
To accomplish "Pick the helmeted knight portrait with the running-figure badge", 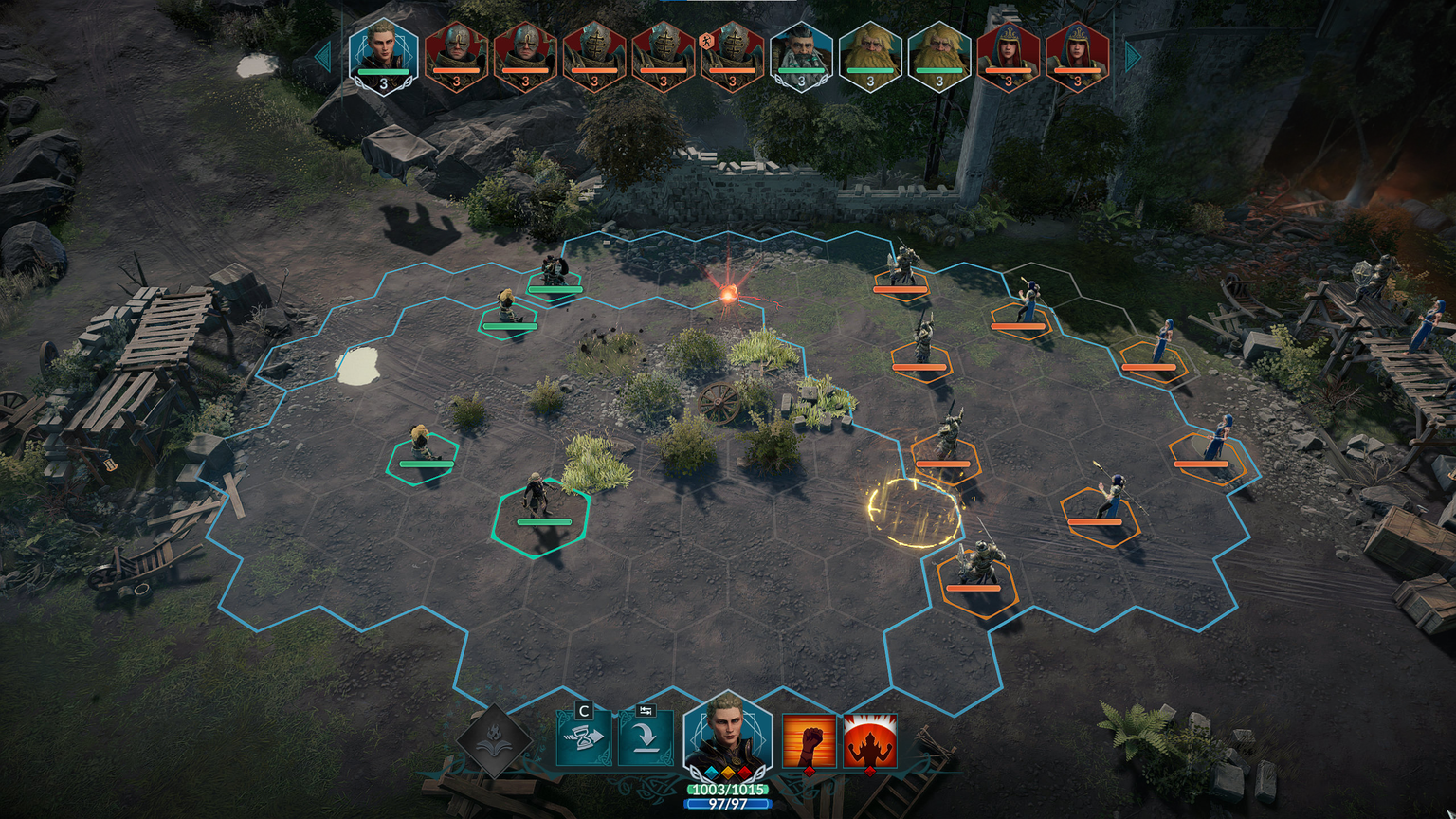I will coord(732,57).
